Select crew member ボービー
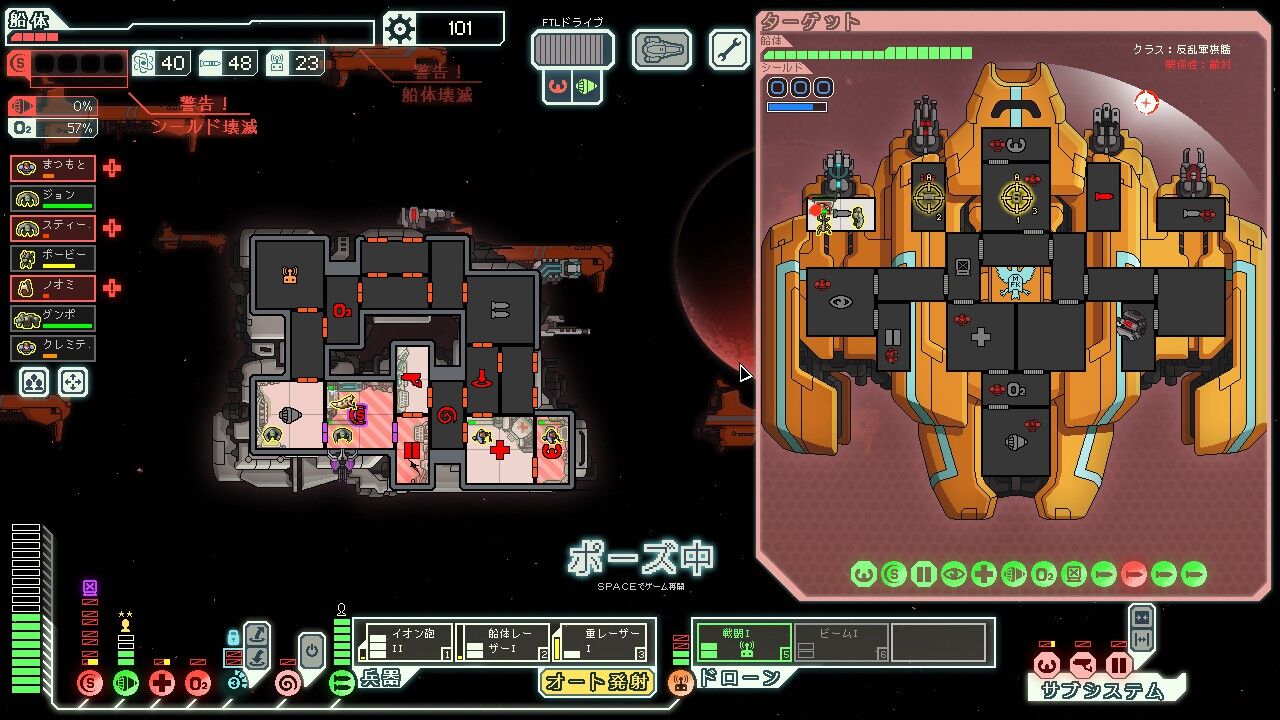The height and width of the screenshot is (720, 1280). click(53, 258)
